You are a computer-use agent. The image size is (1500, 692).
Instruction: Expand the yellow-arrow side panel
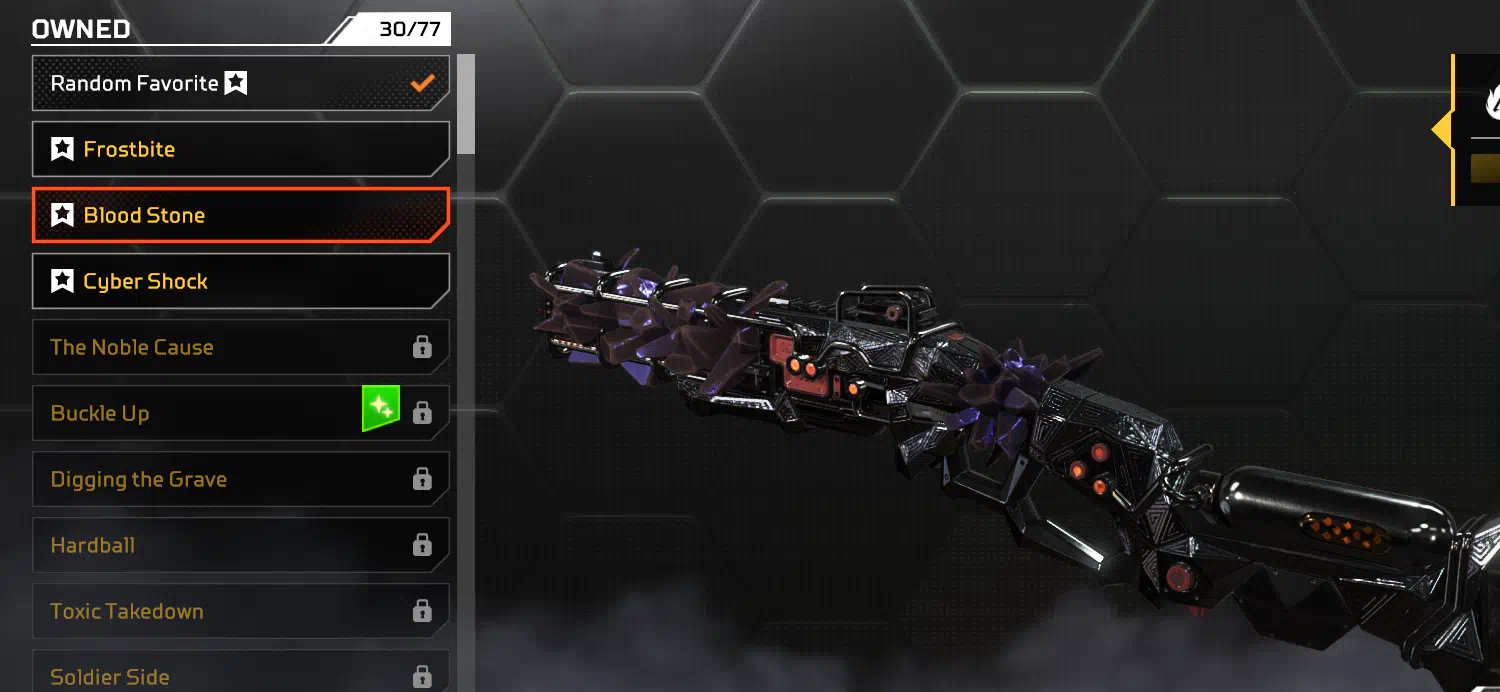[1443, 131]
